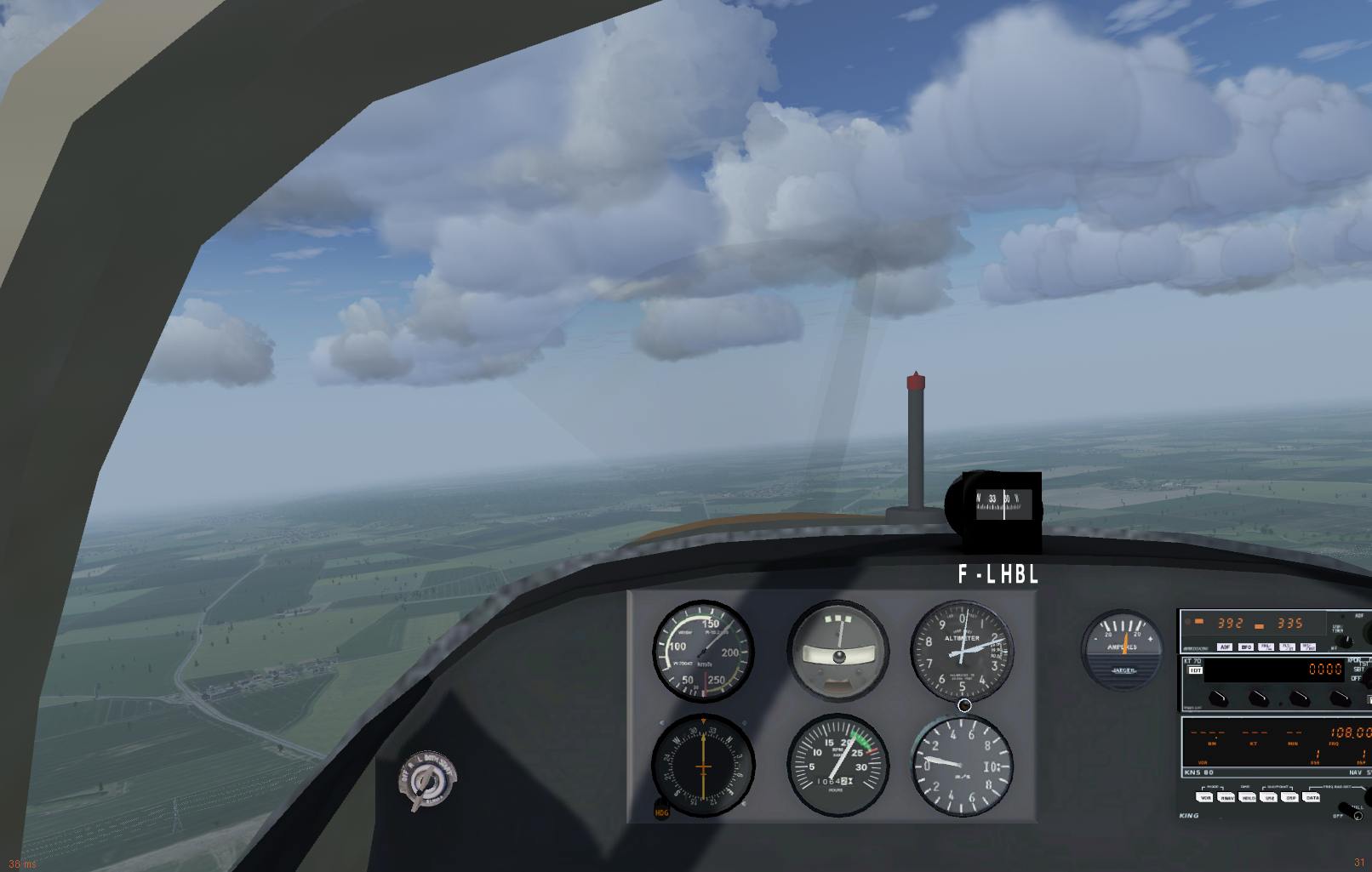Screen dimensions: 1372x872
Task: Adjust the altimeter pressure setting knob
Action: click(964, 705)
